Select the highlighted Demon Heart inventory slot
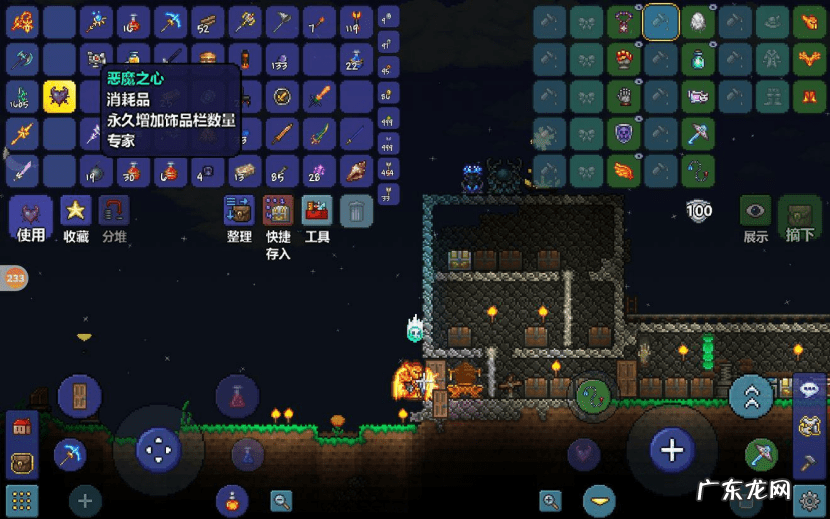This screenshot has width=830, height=519. 60,97
